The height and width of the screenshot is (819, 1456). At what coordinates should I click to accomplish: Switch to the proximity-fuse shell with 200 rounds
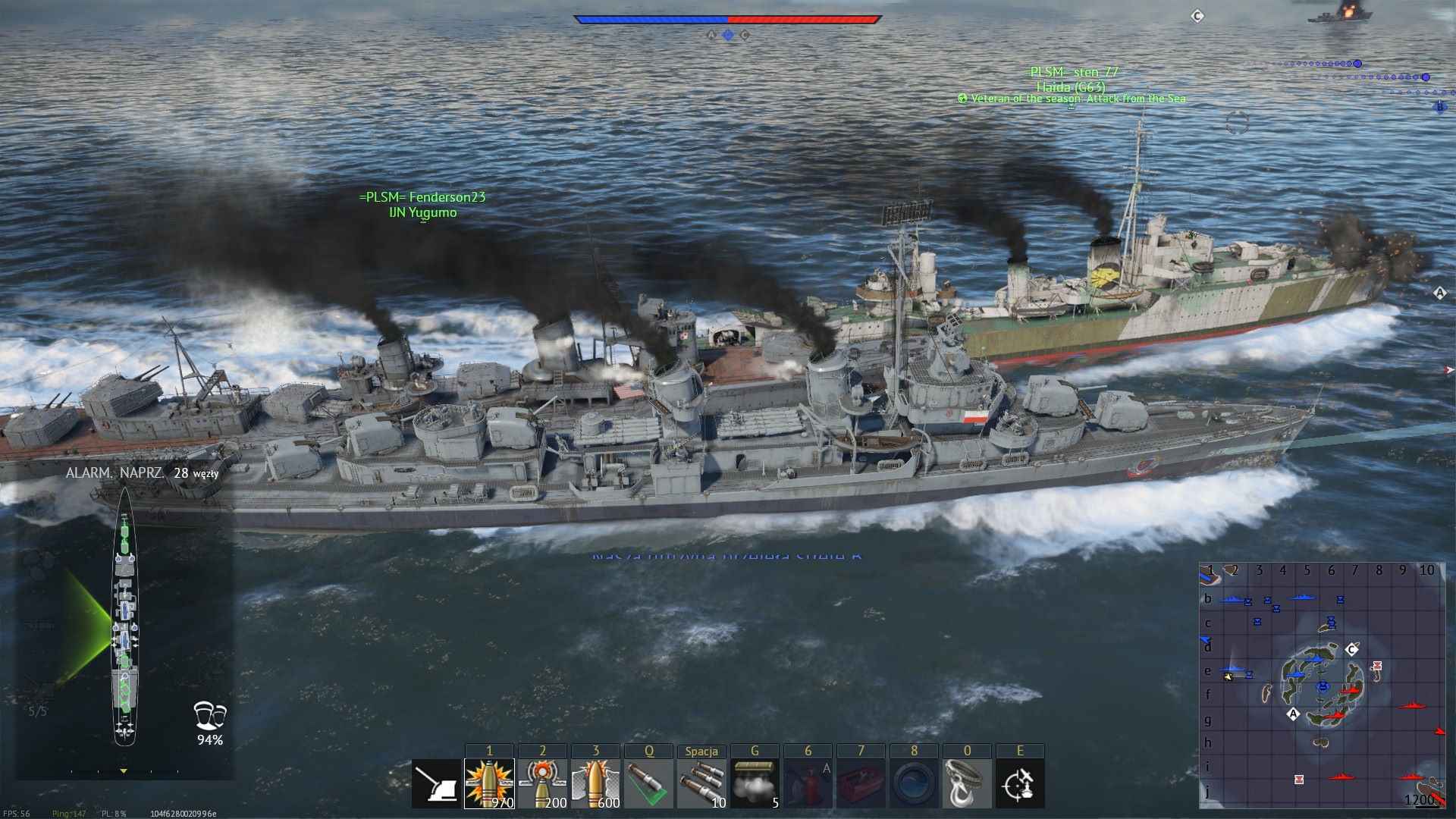542,784
